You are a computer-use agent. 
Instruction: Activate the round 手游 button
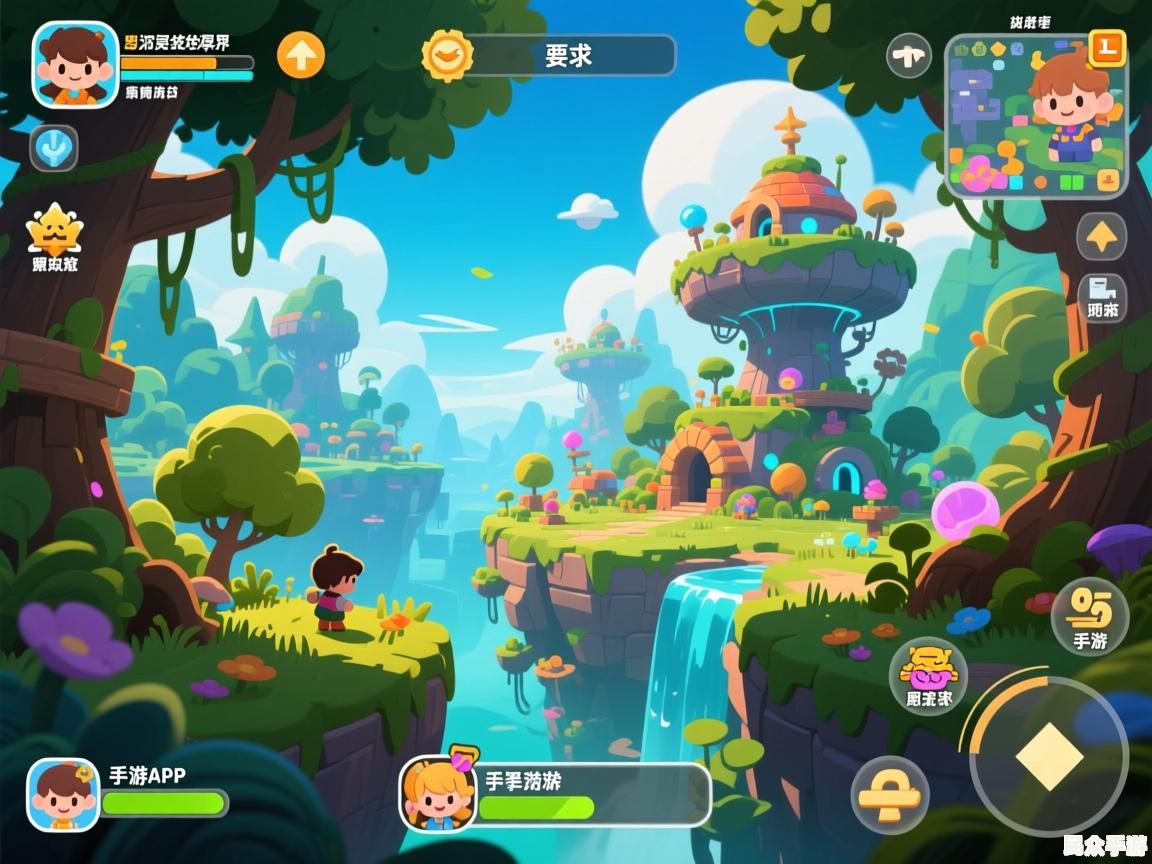pyautogui.click(x=1089, y=616)
